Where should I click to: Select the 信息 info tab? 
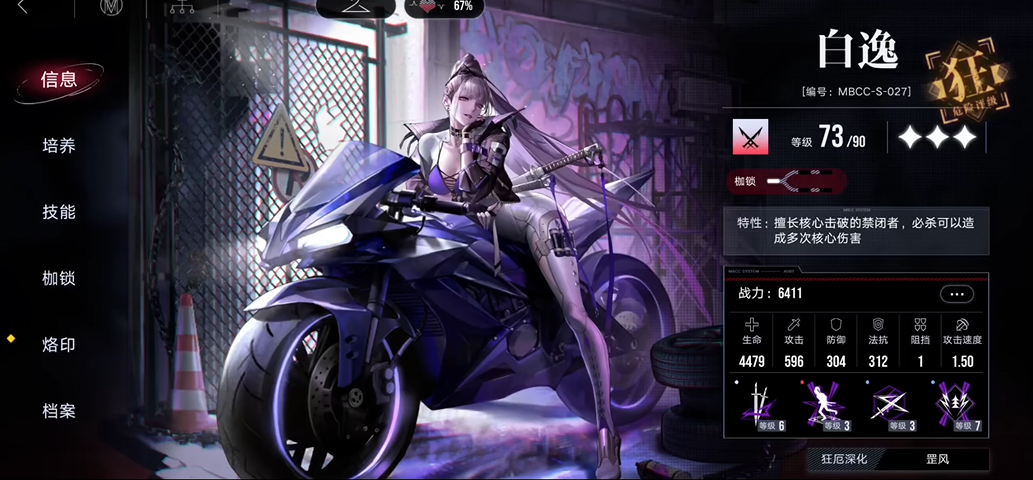[x=59, y=80]
